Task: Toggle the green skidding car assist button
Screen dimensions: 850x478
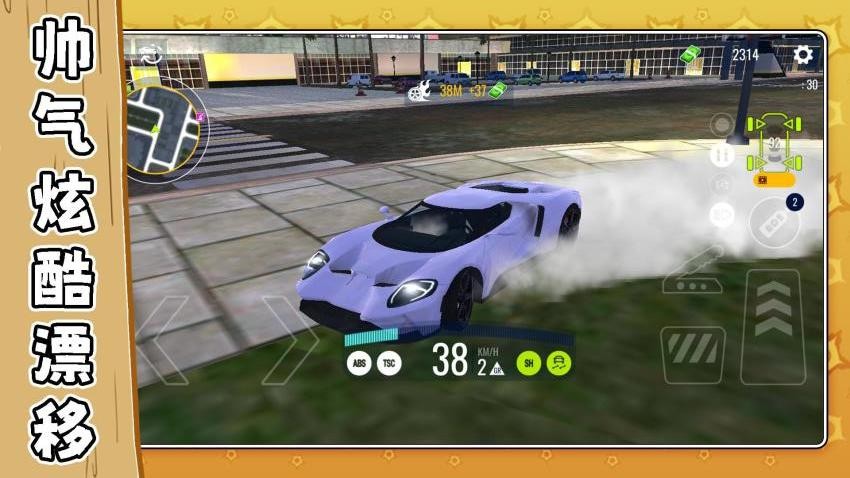Action: click(558, 363)
